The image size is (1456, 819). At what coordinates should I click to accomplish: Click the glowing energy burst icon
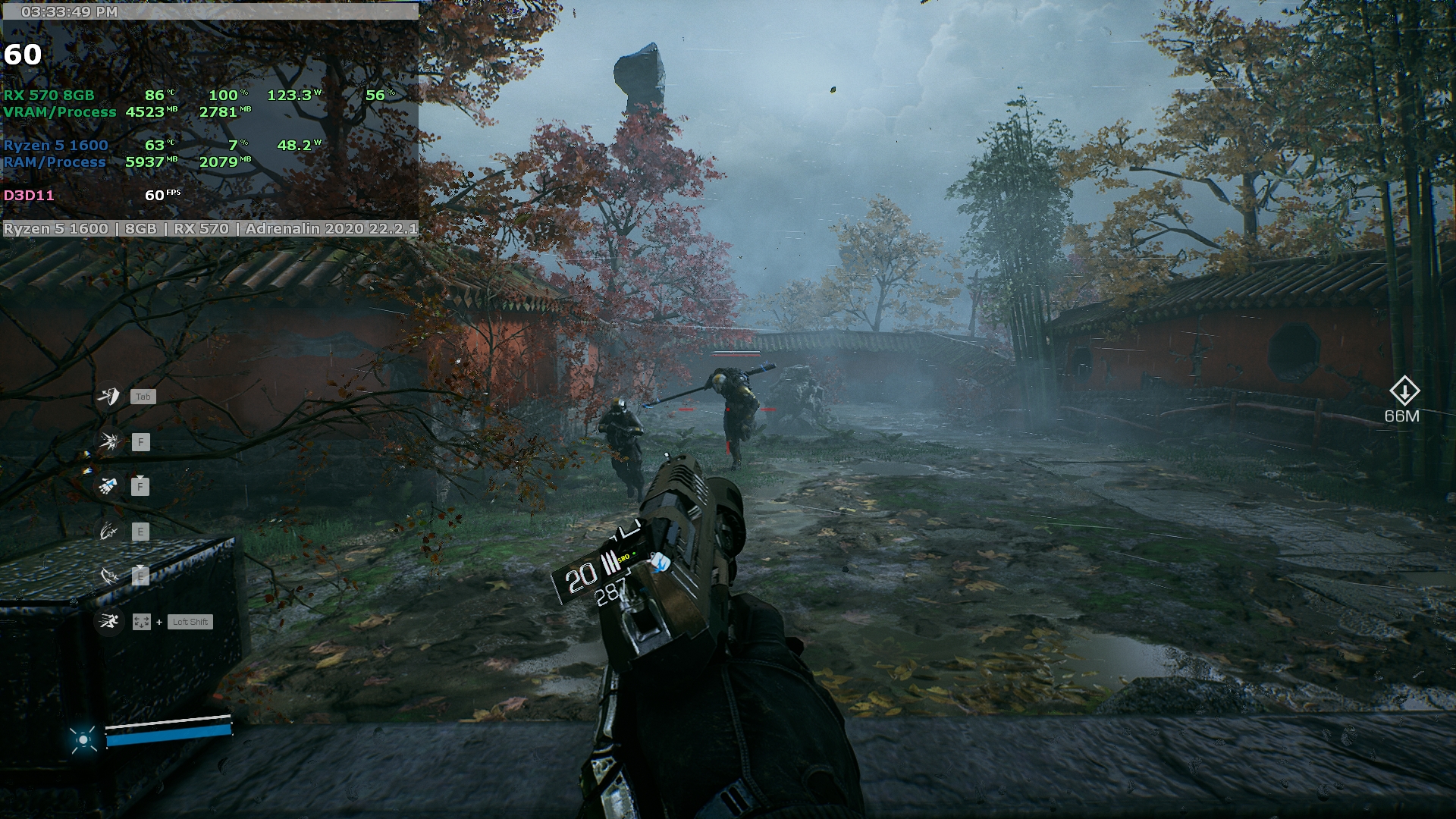click(x=83, y=739)
